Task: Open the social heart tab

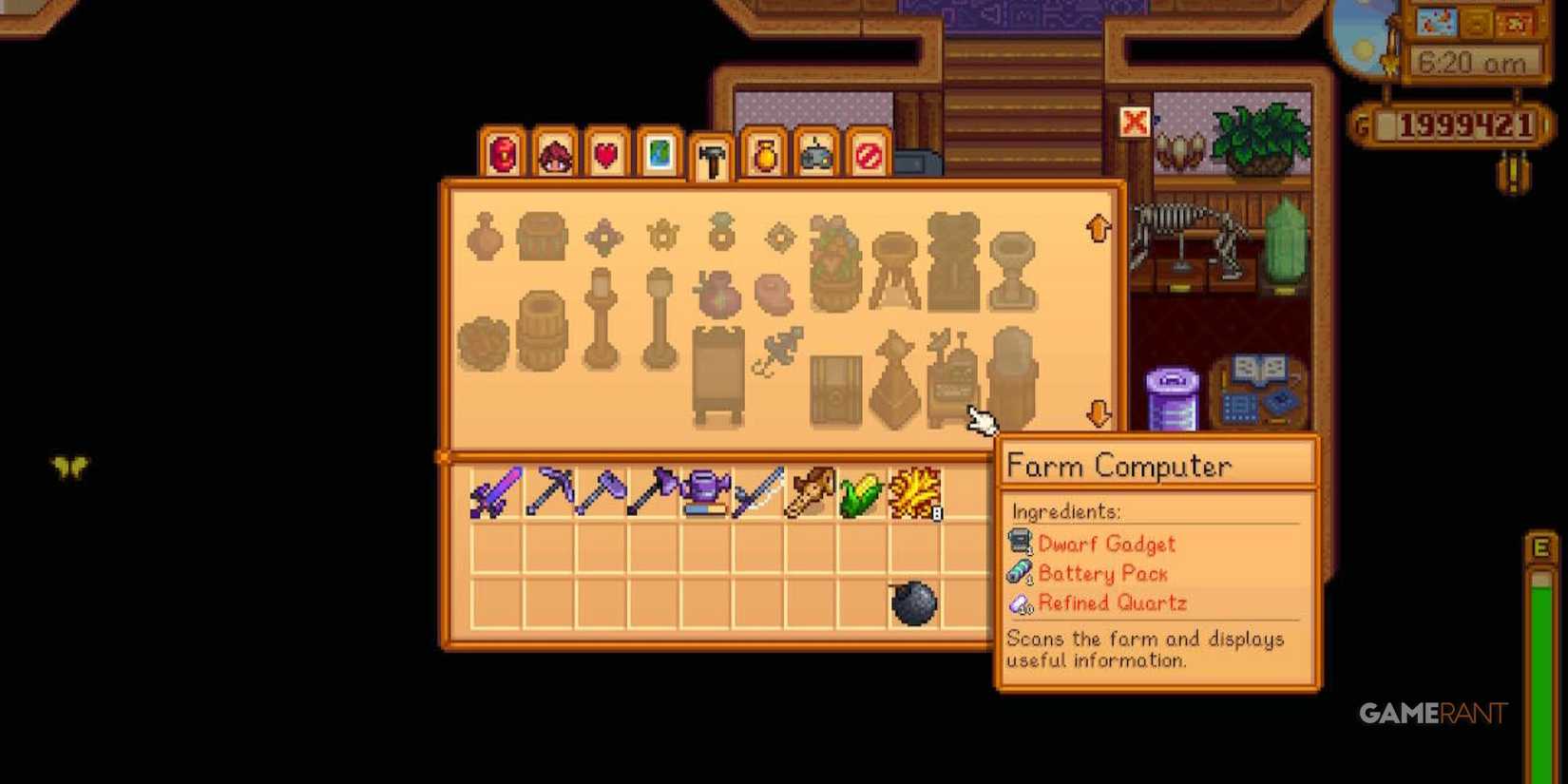Action: tap(604, 156)
